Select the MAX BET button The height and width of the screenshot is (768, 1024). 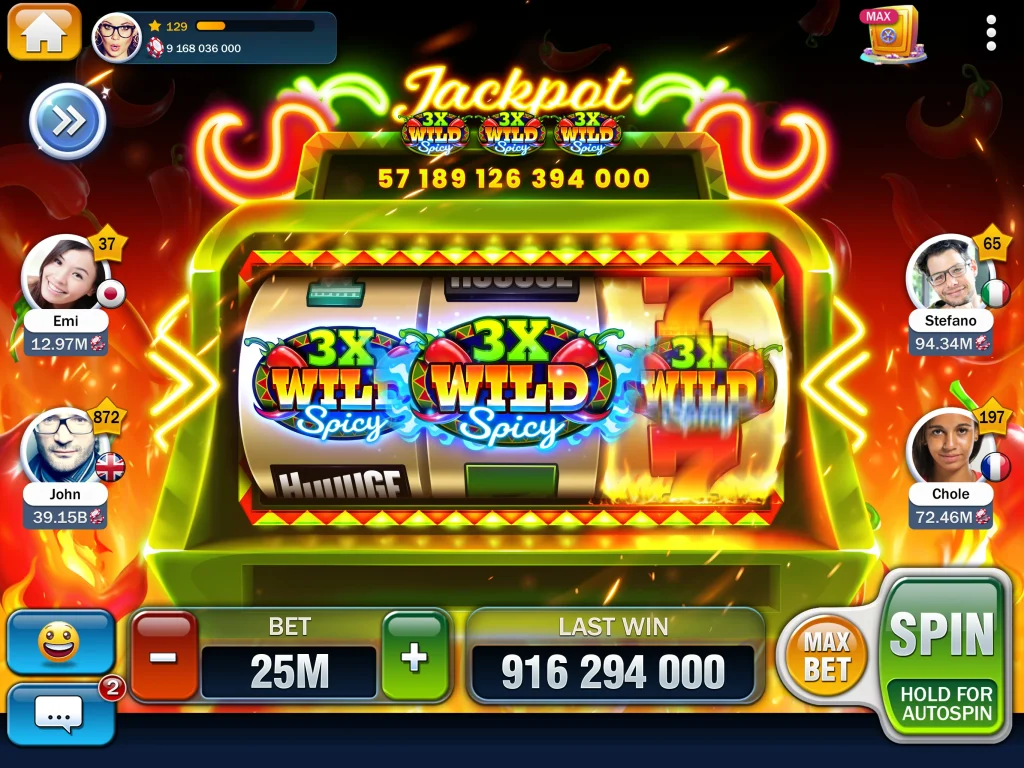tap(826, 656)
